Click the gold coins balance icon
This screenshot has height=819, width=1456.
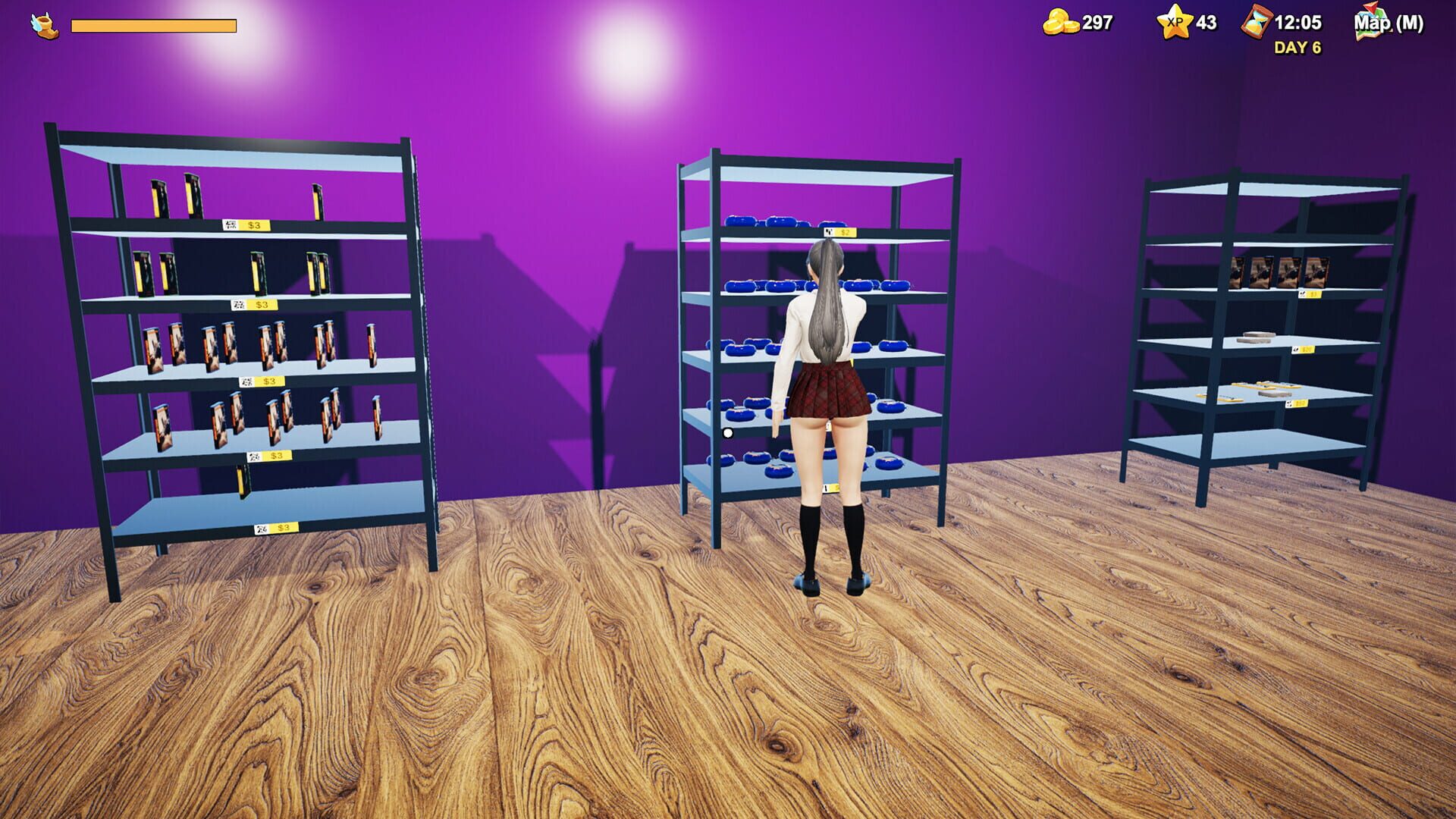coord(1061,22)
